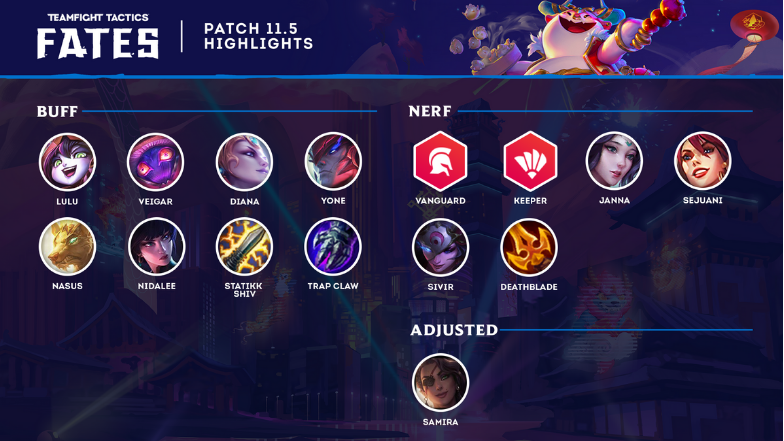Select the Lulu champion portrait
The width and height of the screenshot is (784, 441).
click(x=68, y=162)
